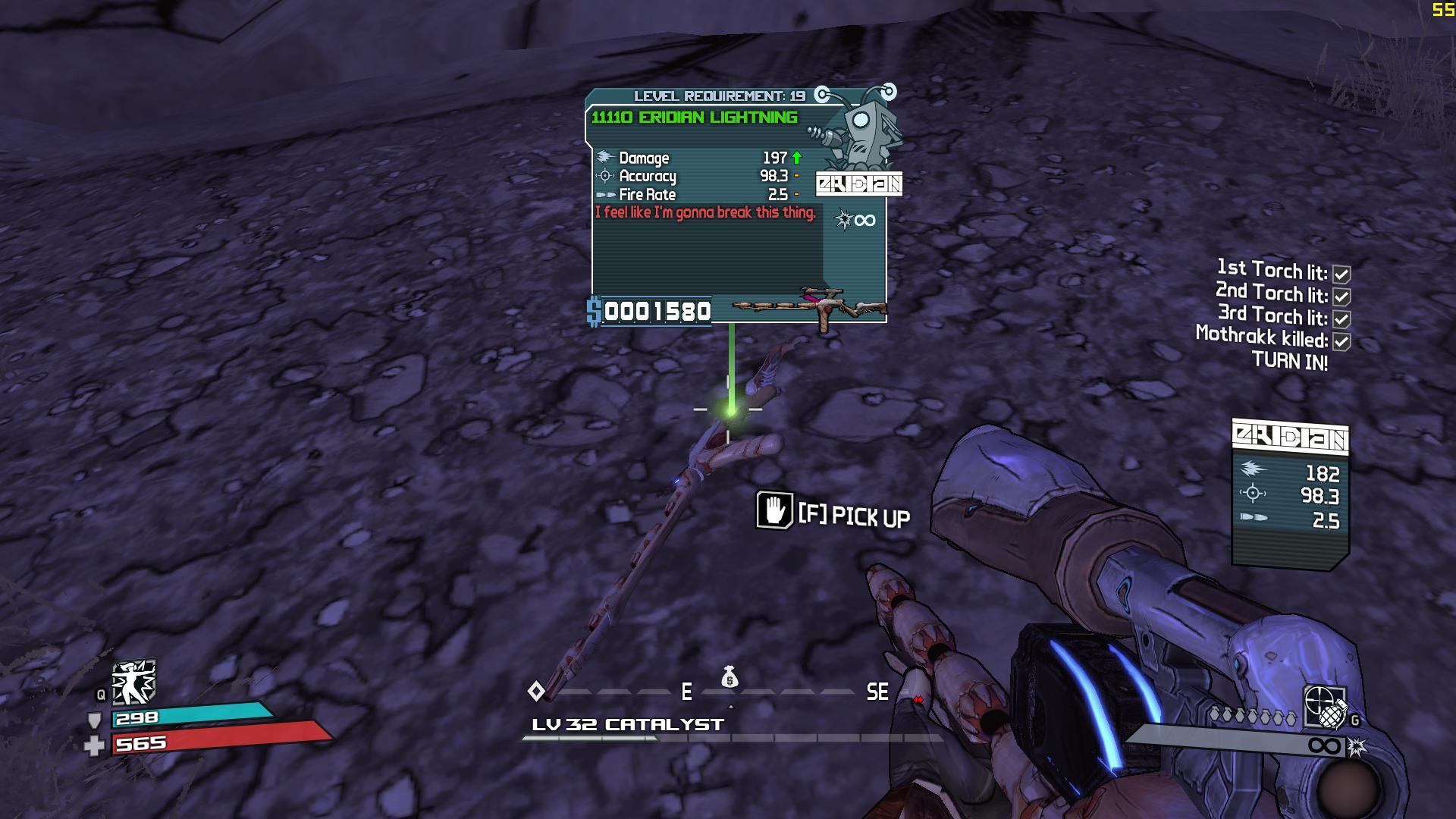Click the 2nd Torch lit objective checkbox
This screenshot has height=819, width=1456.
tap(1341, 297)
